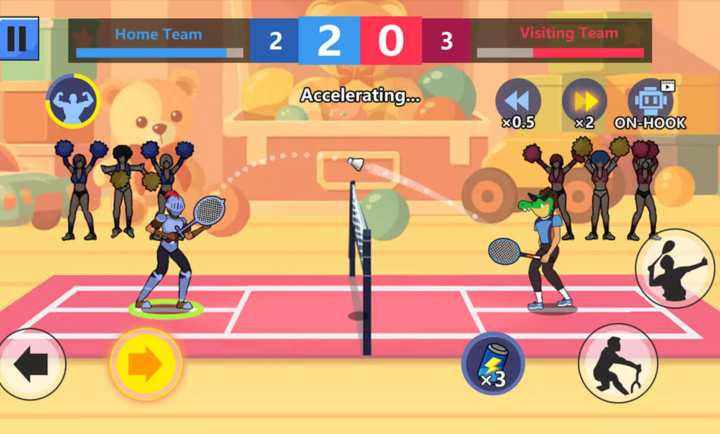Perform the low crouching swing
This screenshot has height=434, width=720.
pos(617,362)
